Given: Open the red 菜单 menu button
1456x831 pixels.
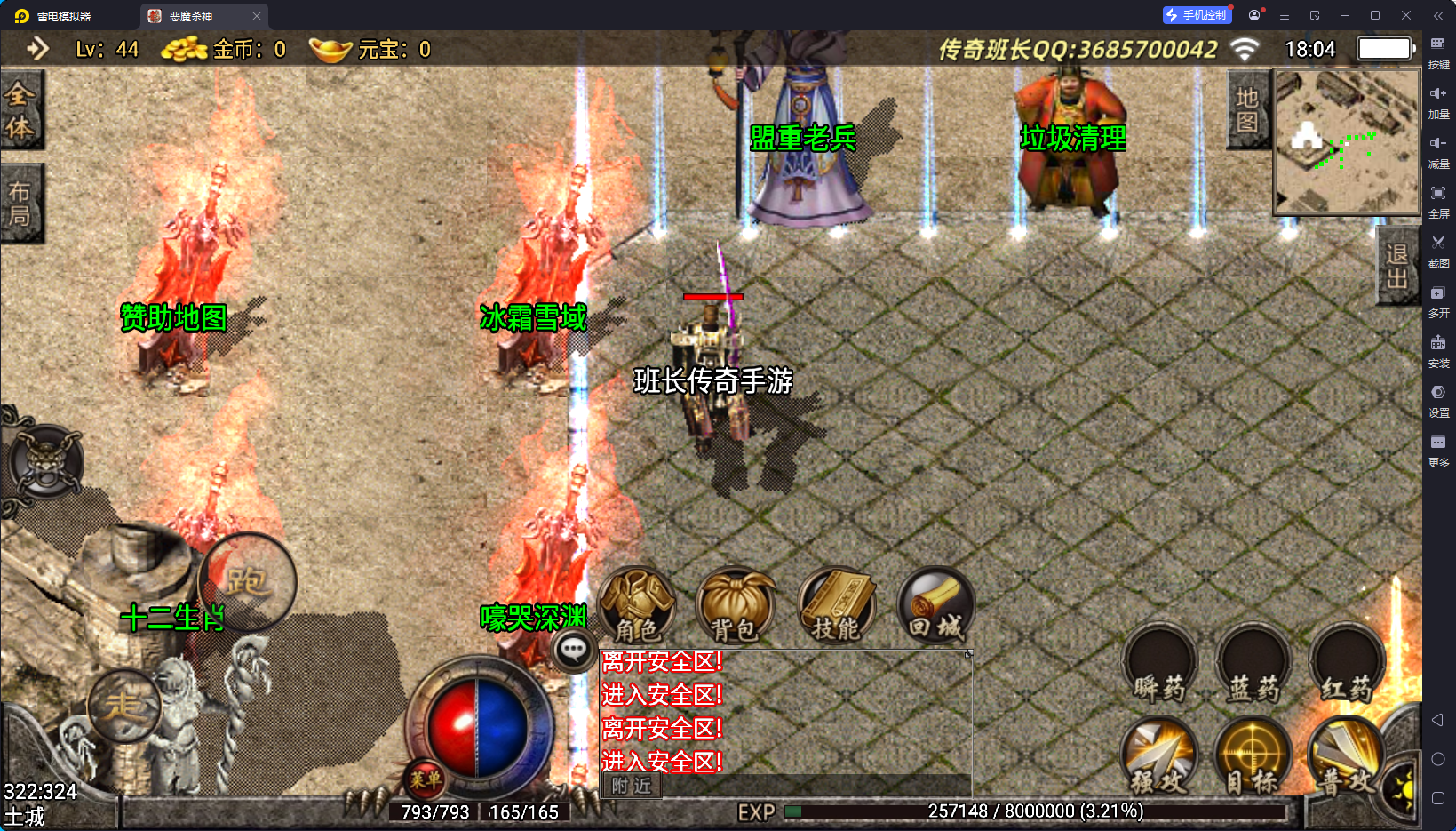Looking at the screenshot, I should point(425,779).
